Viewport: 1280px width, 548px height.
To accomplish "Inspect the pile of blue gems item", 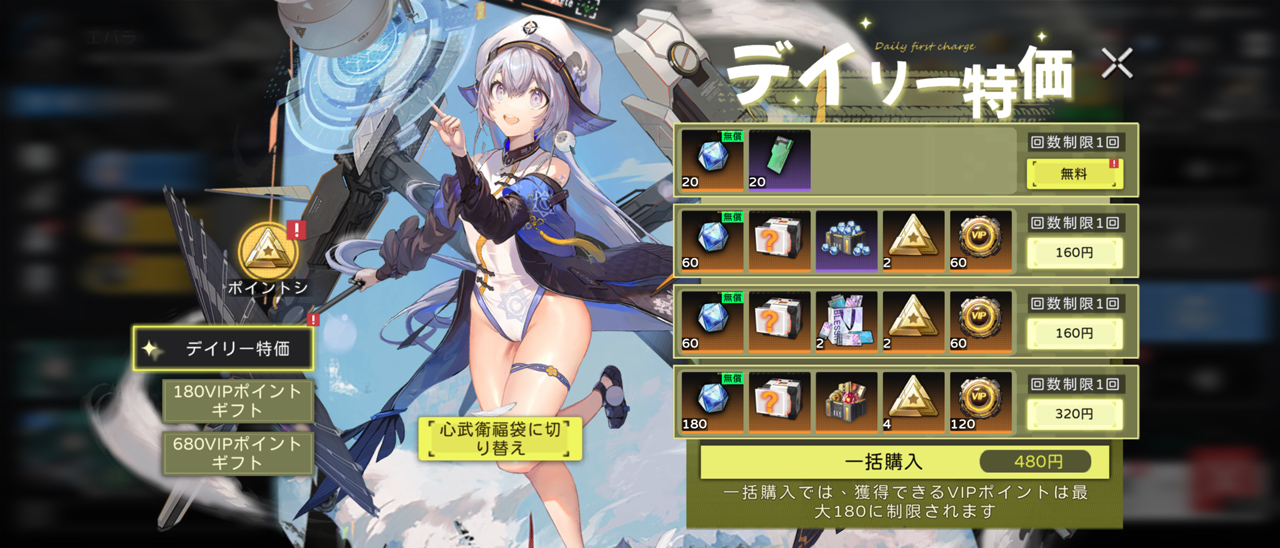I will coord(847,241).
